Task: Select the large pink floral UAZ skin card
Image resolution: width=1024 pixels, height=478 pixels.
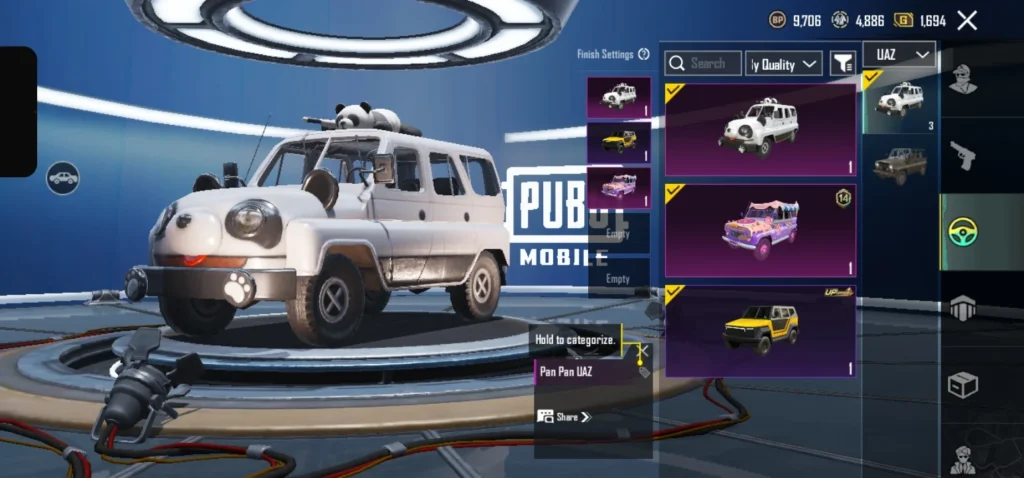Action: point(760,230)
